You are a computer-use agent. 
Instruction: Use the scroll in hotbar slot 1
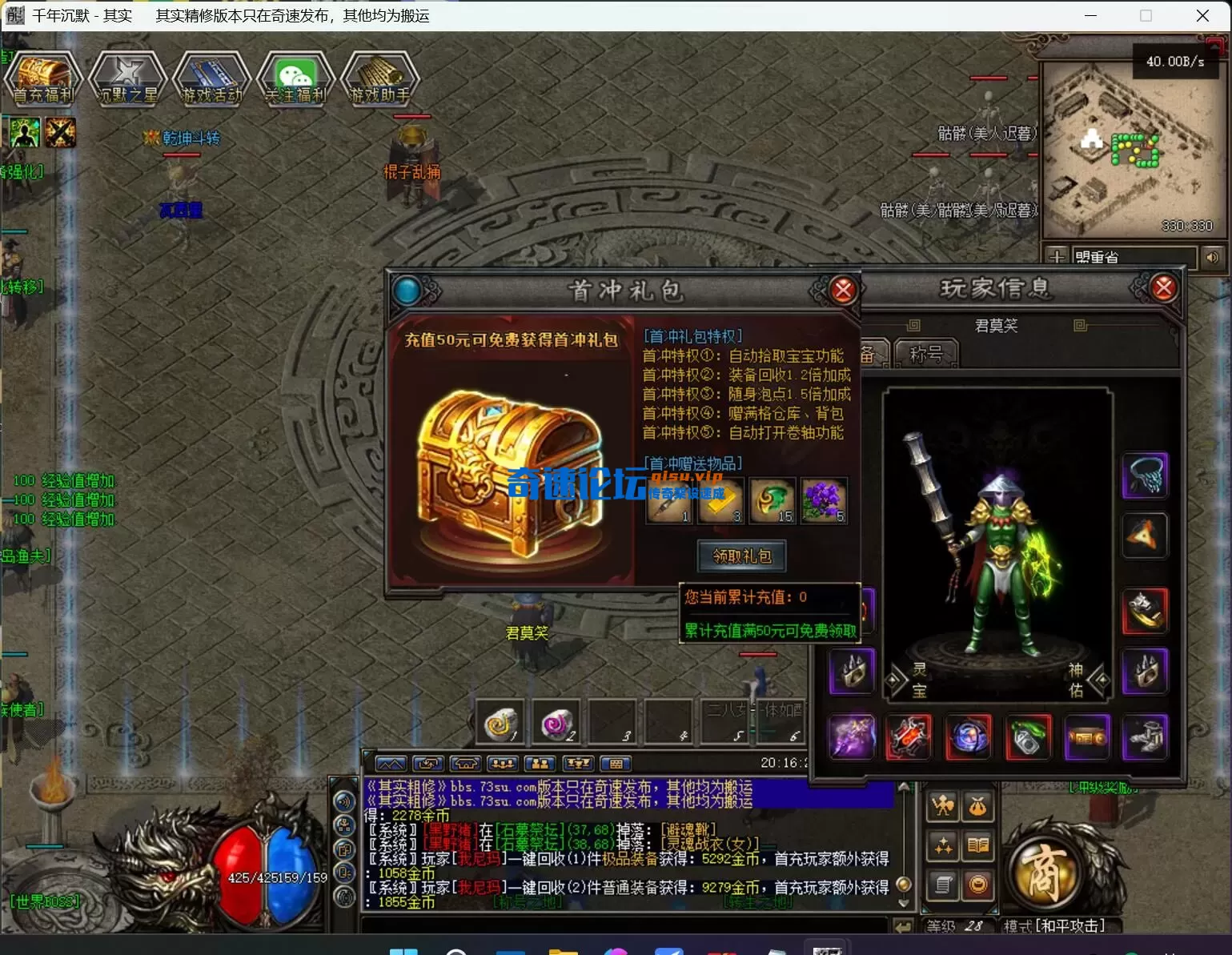pos(500,723)
